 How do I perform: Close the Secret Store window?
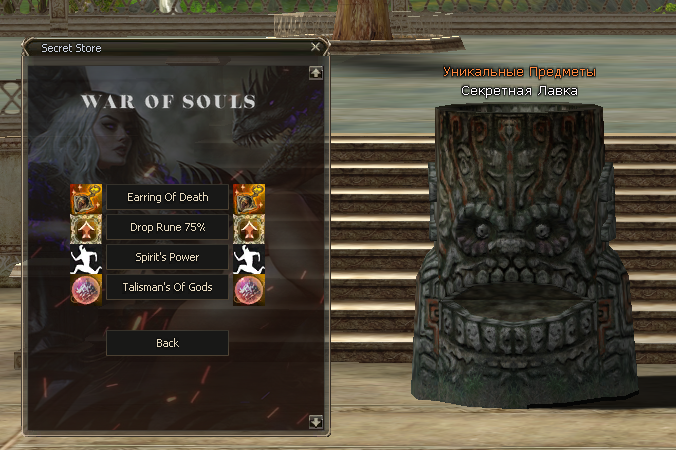(316, 47)
